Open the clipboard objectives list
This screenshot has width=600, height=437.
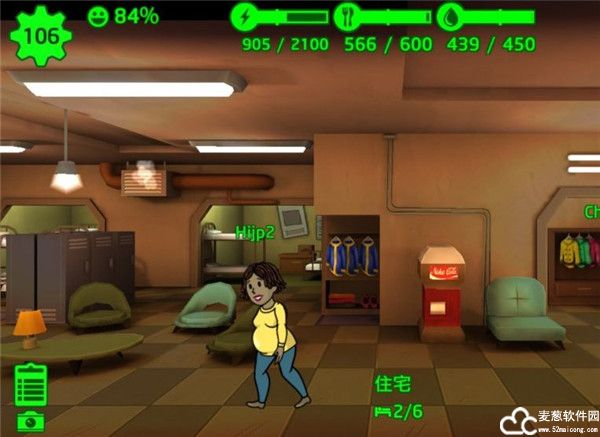click(x=31, y=384)
